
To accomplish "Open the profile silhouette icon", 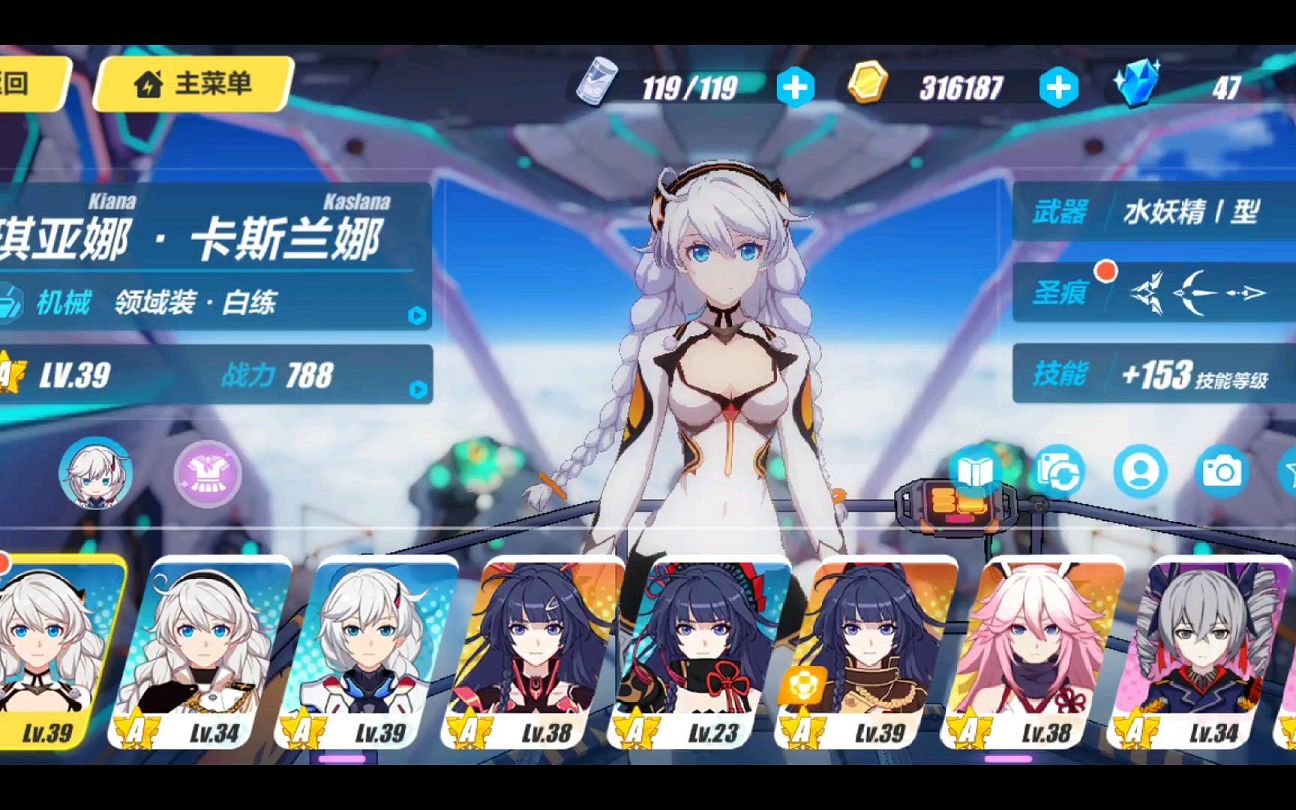I will coord(1140,471).
